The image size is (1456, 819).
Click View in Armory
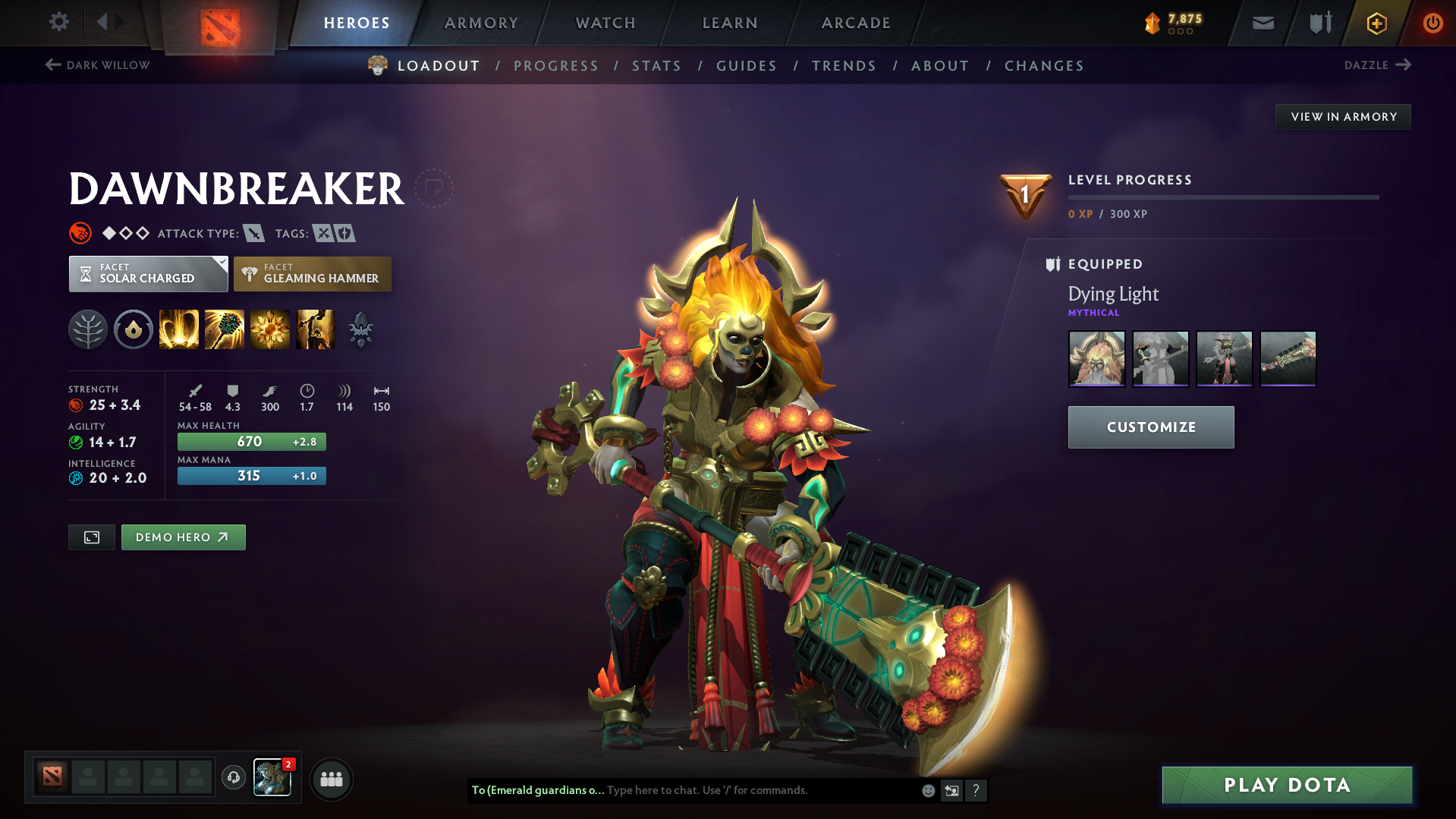(x=1343, y=117)
